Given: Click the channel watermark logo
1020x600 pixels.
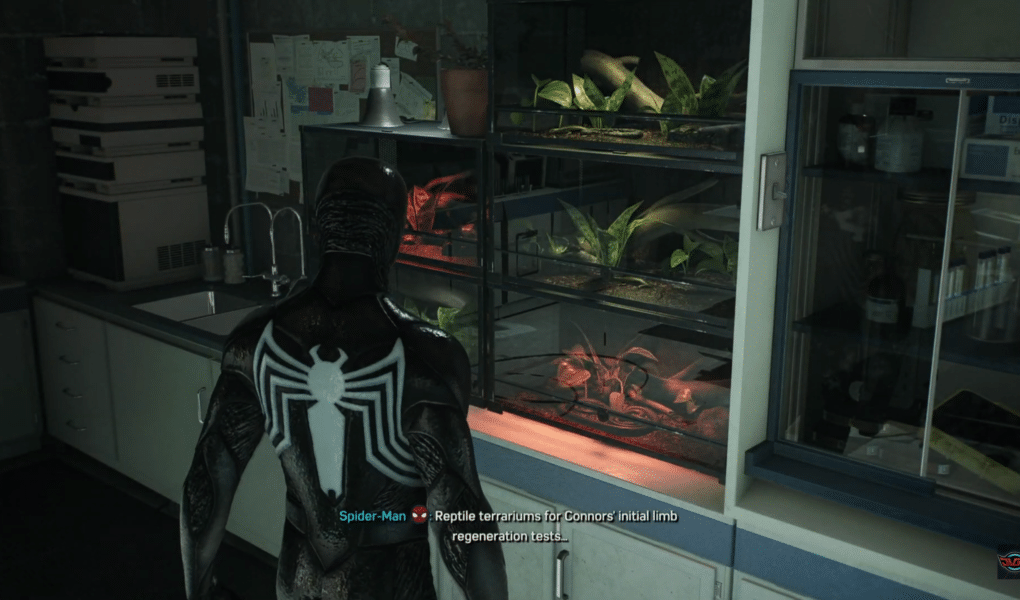Looking at the screenshot, I should point(1008,563).
